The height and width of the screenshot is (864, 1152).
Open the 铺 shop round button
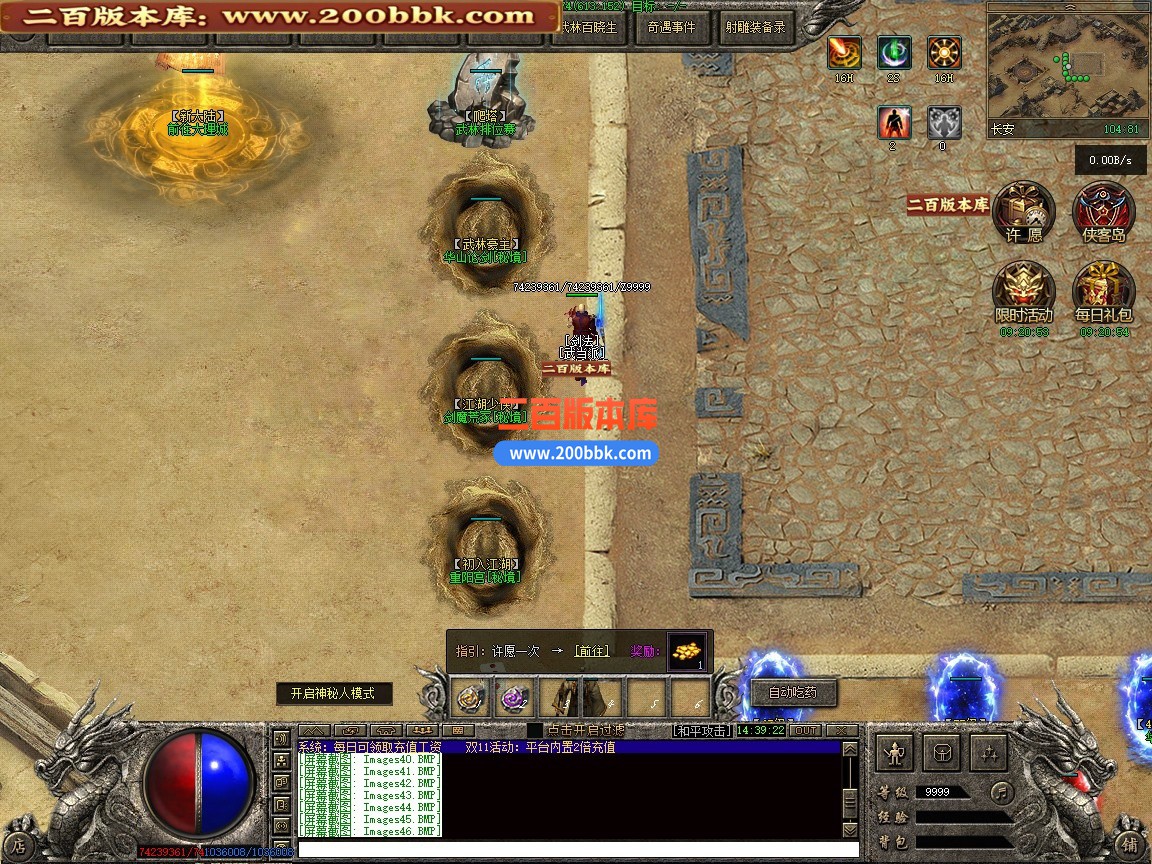[x=1129, y=843]
